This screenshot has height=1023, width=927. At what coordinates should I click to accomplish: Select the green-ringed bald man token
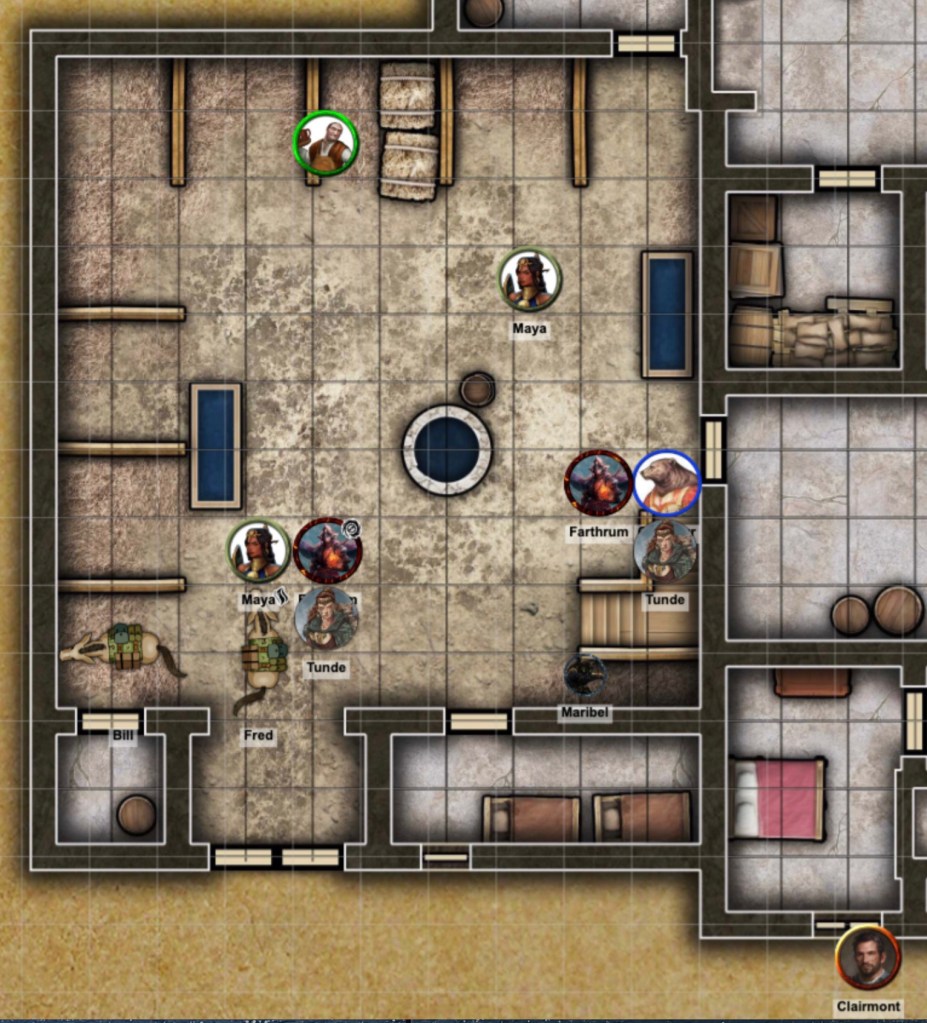(326, 144)
